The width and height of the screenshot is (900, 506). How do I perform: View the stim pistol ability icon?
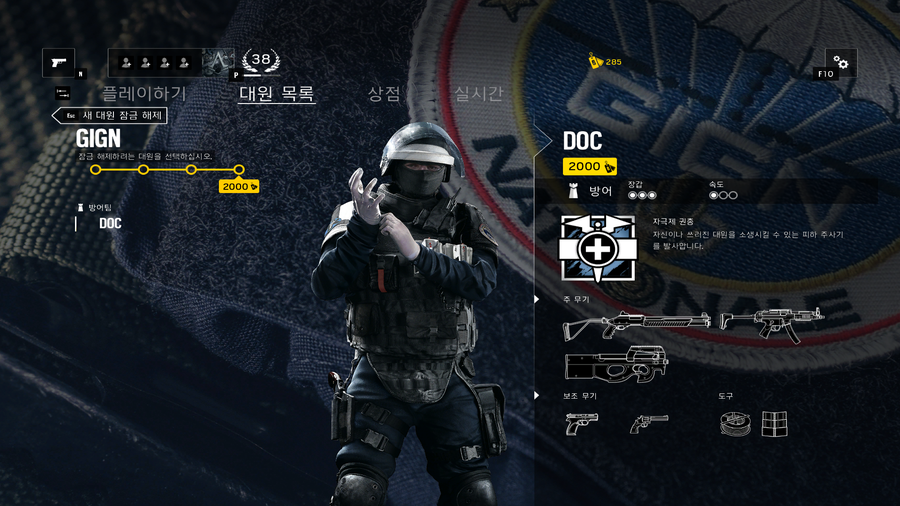(x=596, y=248)
